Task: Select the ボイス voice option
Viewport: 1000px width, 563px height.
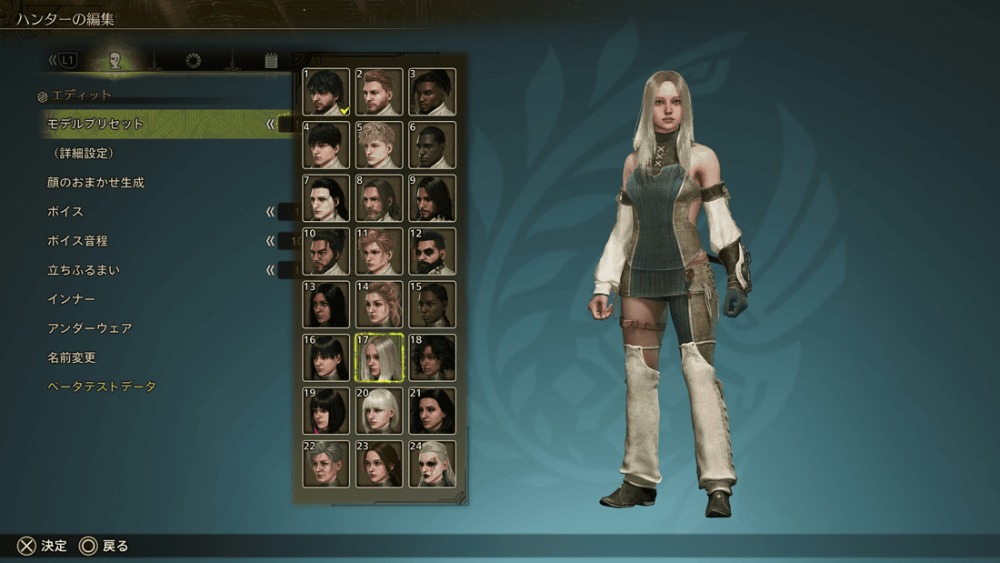Action: (x=65, y=212)
